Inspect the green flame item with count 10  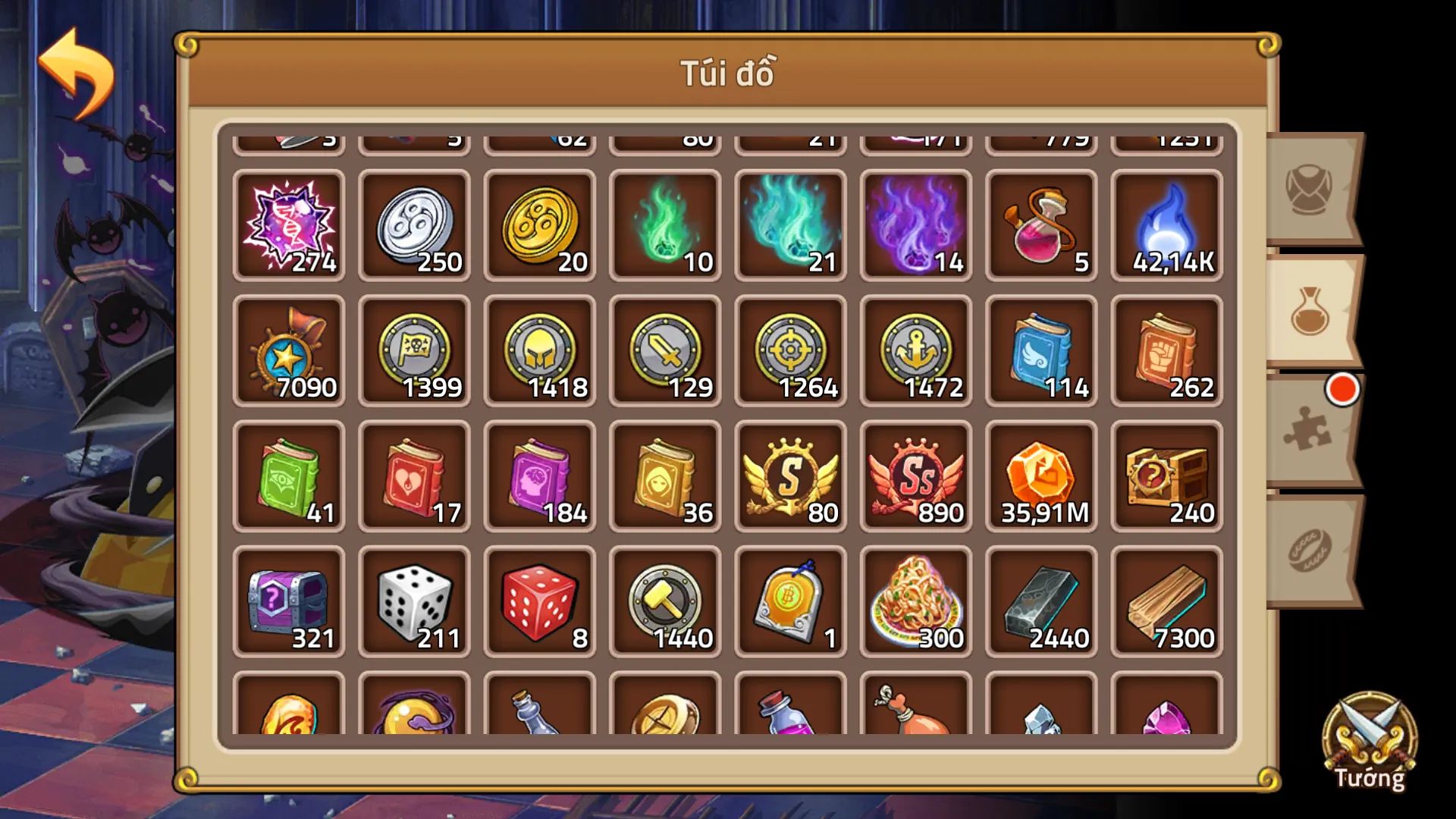(x=665, y=224)
